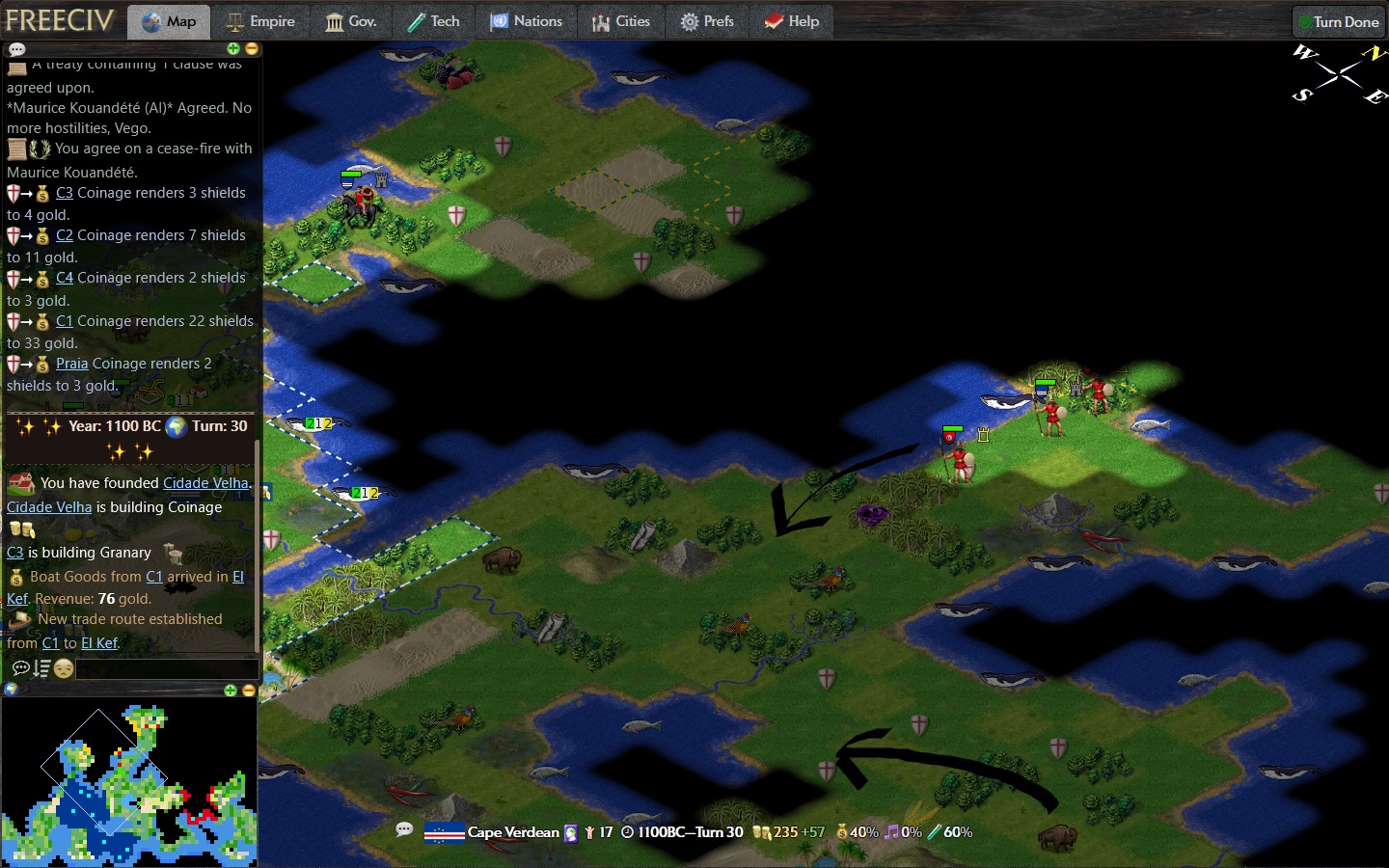The height and width of the screenshot is (868, 1389).
Task: Open the Prefs tab
Action: tap(707, 21)
